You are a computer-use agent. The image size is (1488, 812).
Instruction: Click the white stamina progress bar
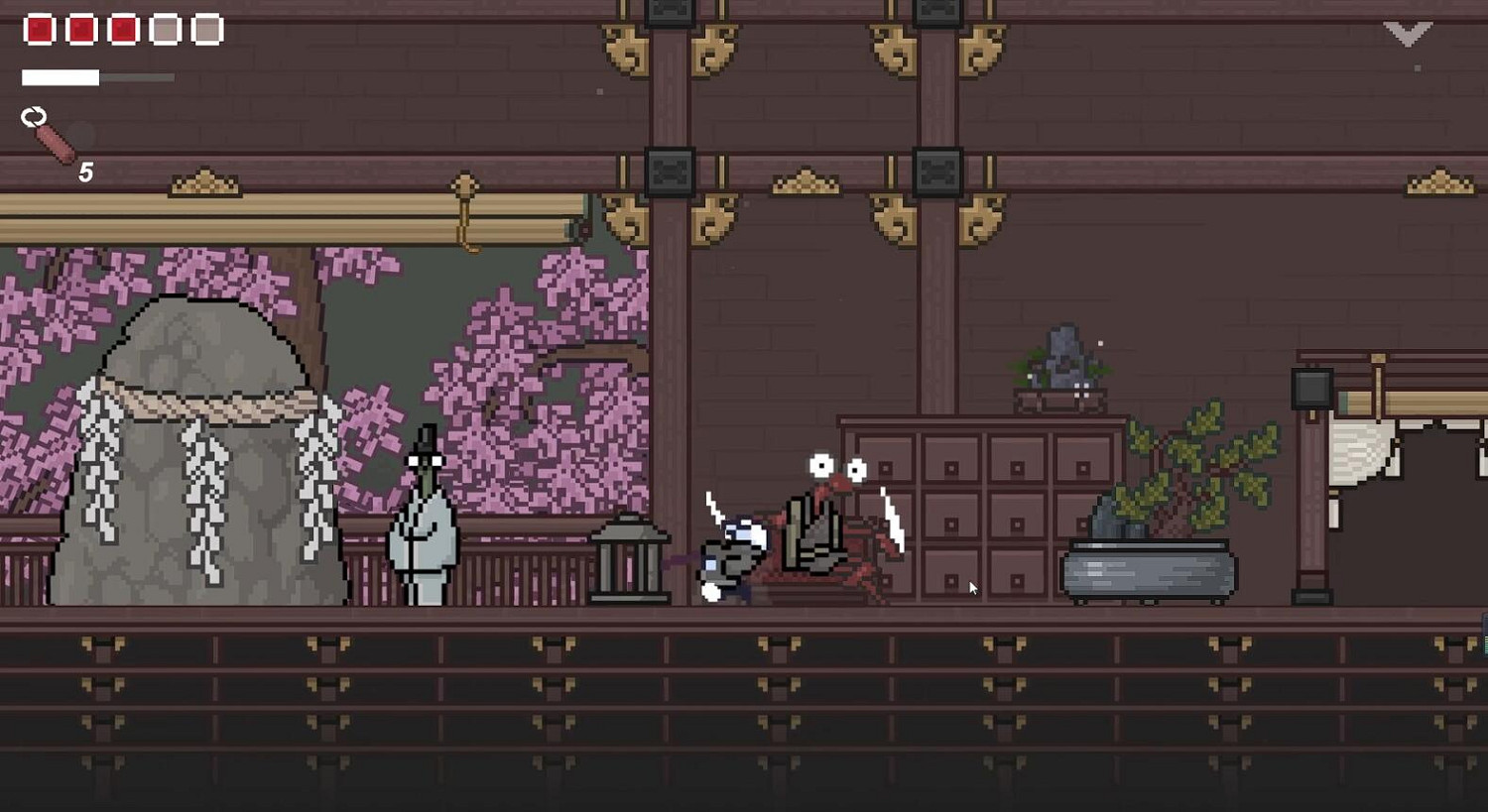62,76
